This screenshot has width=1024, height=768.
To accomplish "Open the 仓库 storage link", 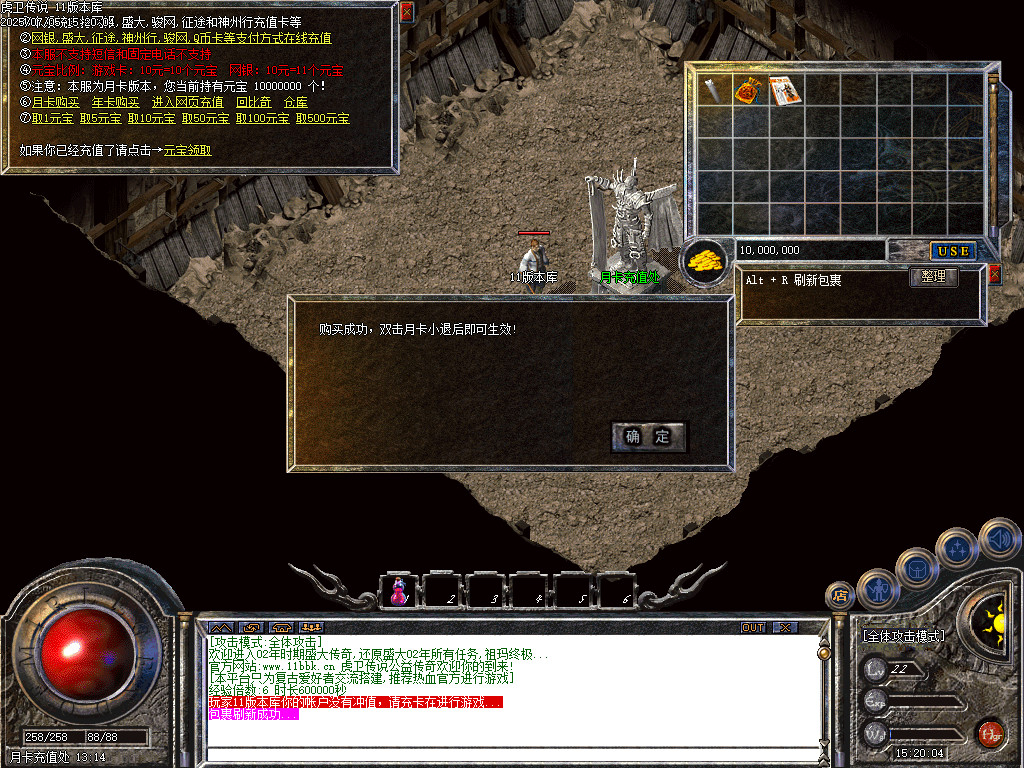I will [x=295, y=102].
